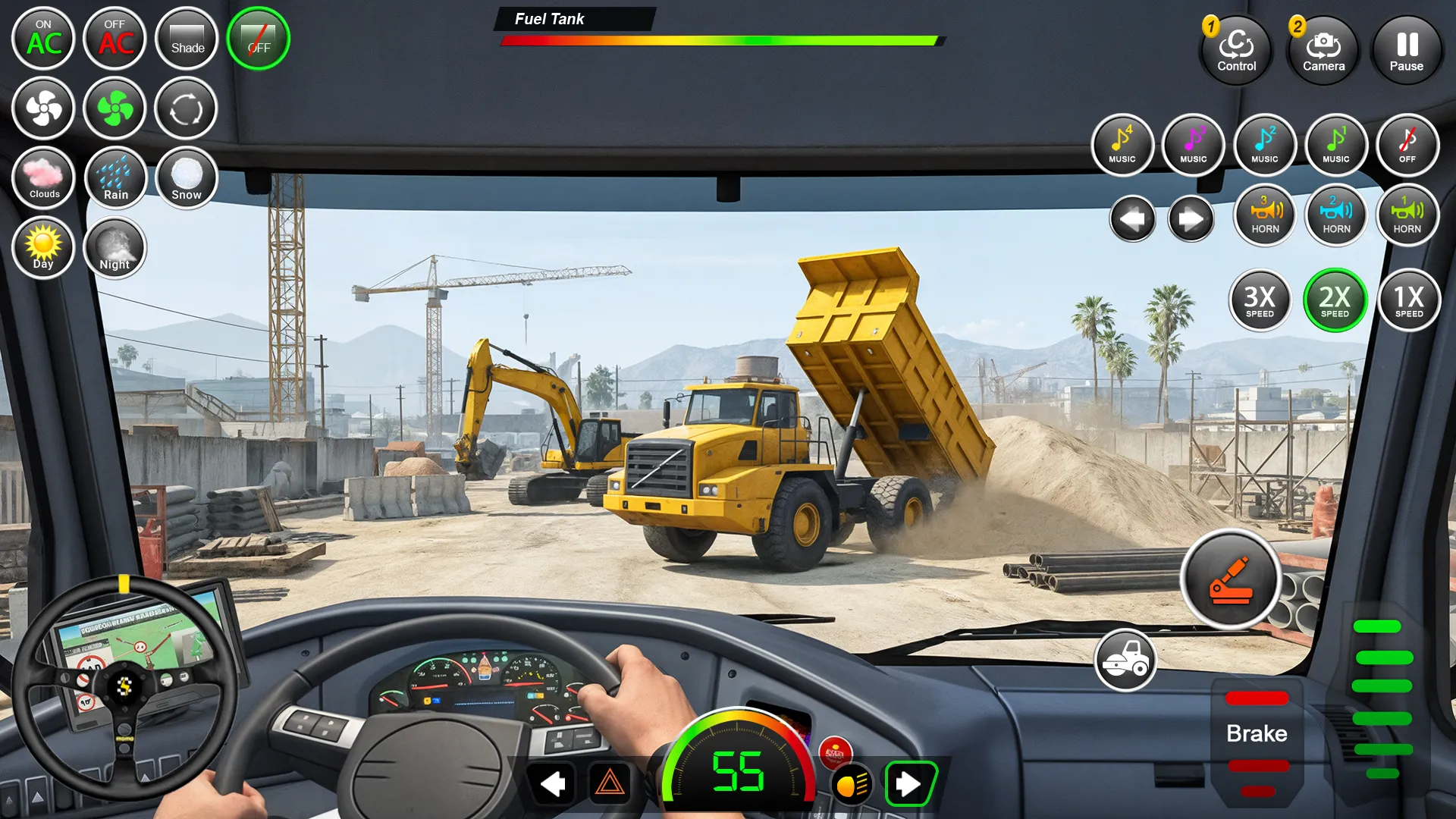This screenshot has height=819, width=1456.
Task: Open the Control settings
Action: coord(1236,51)
